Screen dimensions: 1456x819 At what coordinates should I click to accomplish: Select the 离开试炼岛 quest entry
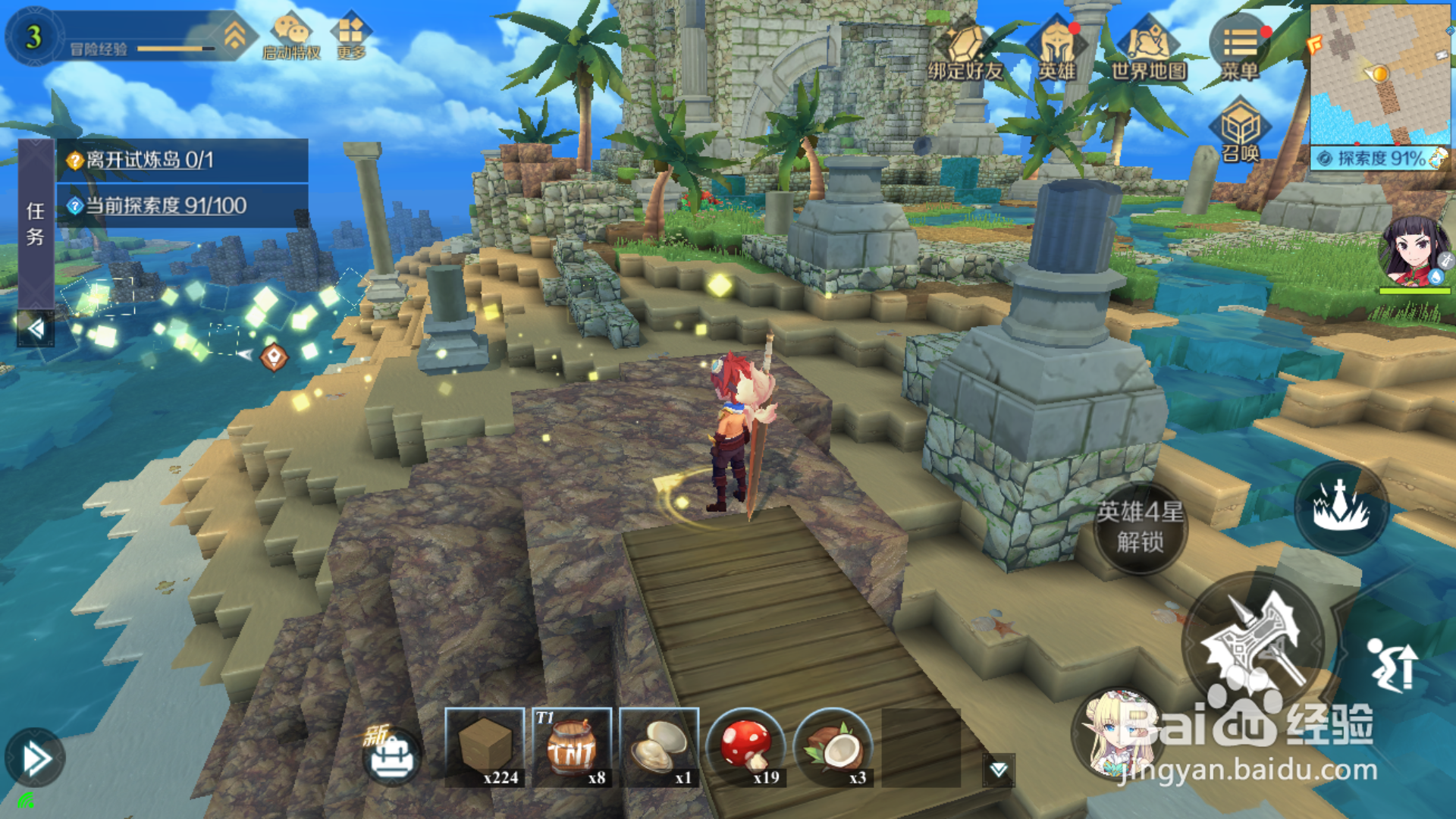182,160
